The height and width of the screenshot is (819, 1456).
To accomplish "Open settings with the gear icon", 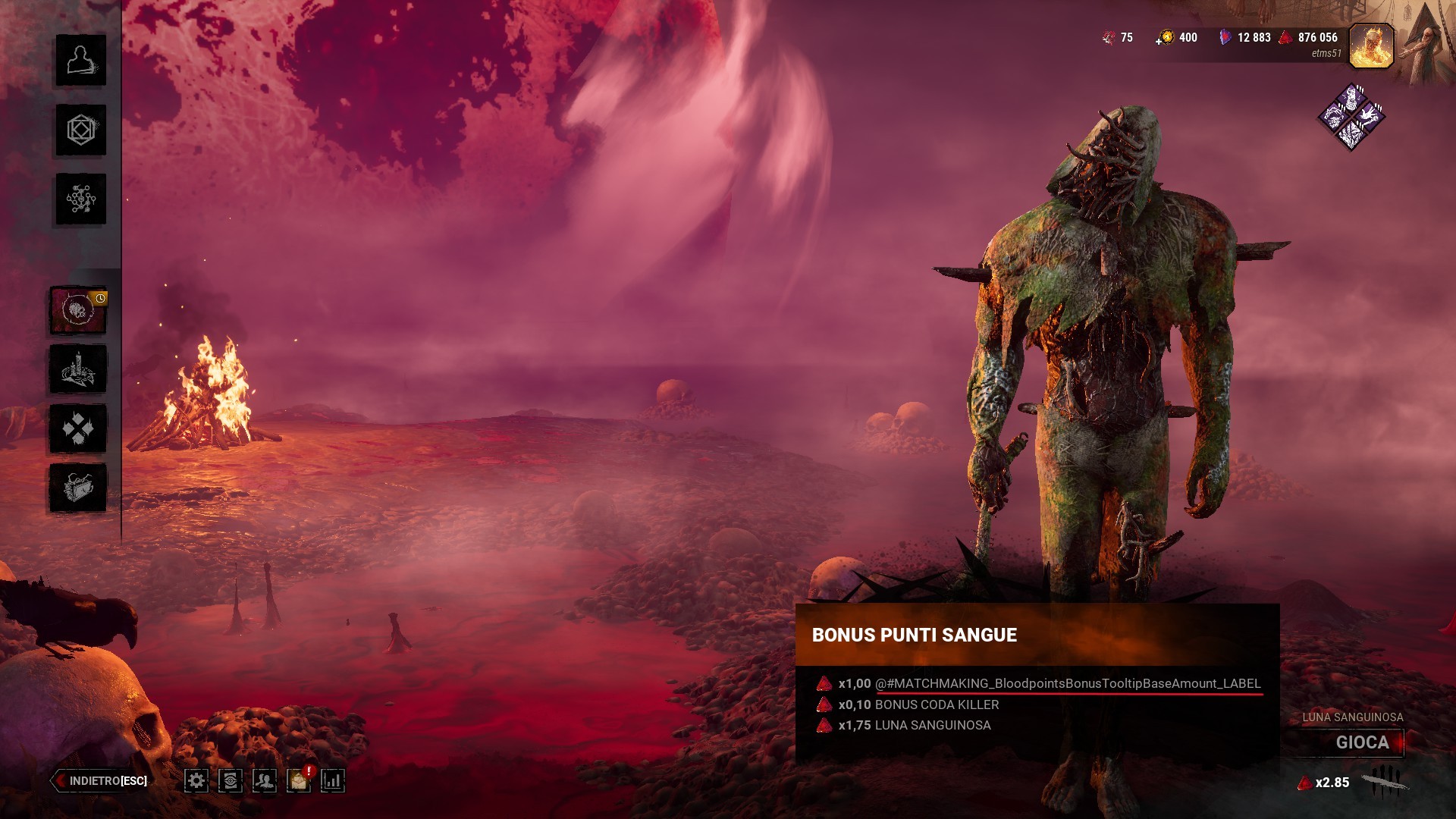I will coord(196,780).
